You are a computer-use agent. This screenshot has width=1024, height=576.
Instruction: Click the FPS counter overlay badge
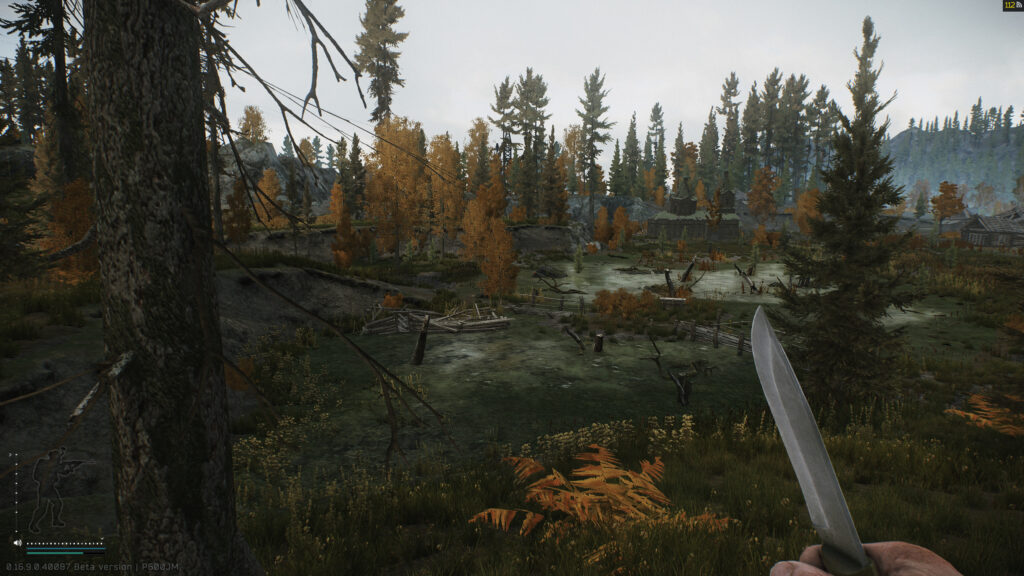click(1012, 6)
